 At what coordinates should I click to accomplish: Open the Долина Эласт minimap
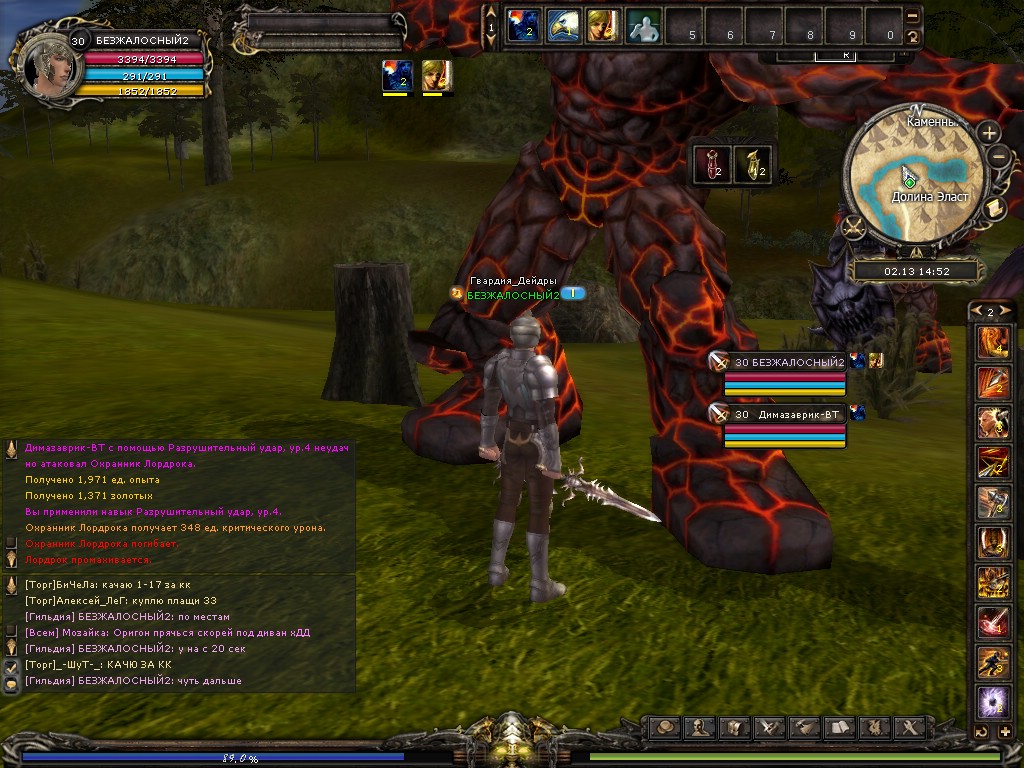pos(915,178)
